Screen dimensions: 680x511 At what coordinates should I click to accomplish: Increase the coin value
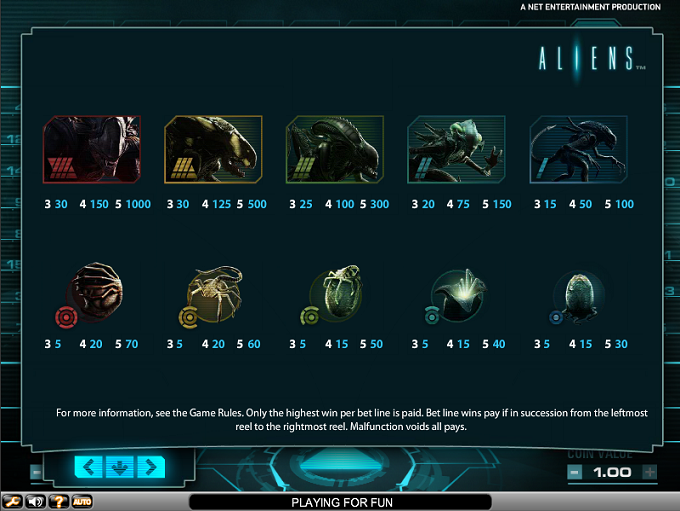click(x=649, y=472)
